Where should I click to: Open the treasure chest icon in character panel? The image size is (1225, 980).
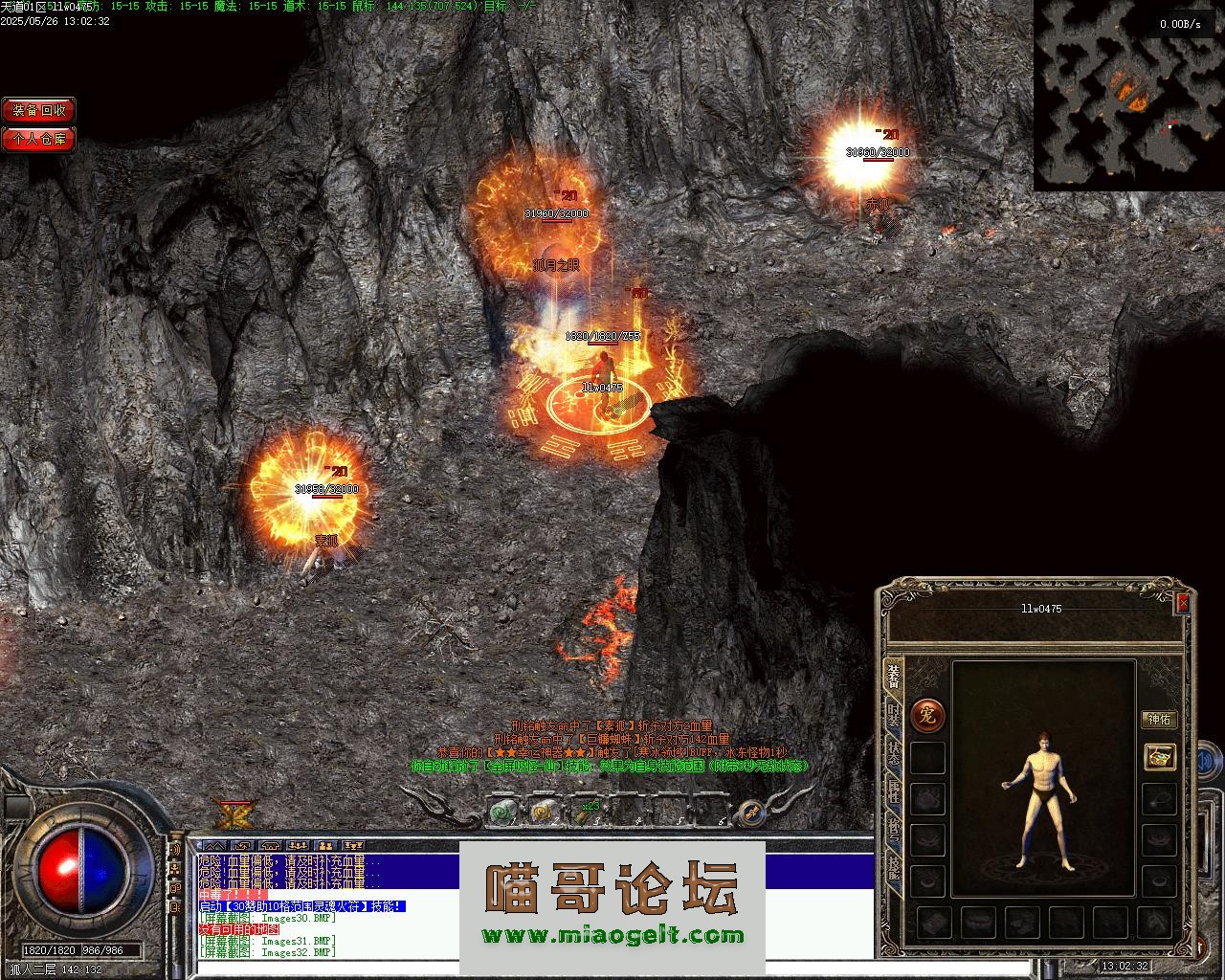(1160, 756)
